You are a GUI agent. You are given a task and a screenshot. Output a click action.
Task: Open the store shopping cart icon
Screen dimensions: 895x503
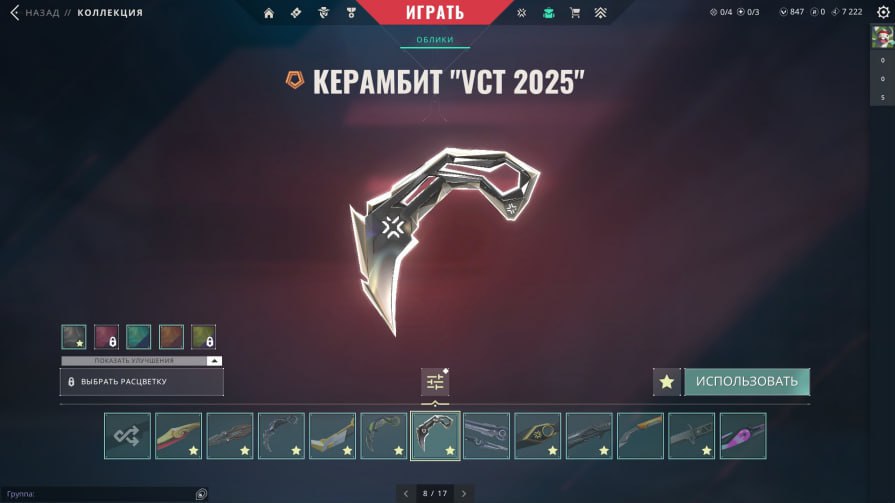(x=574, y=13)
